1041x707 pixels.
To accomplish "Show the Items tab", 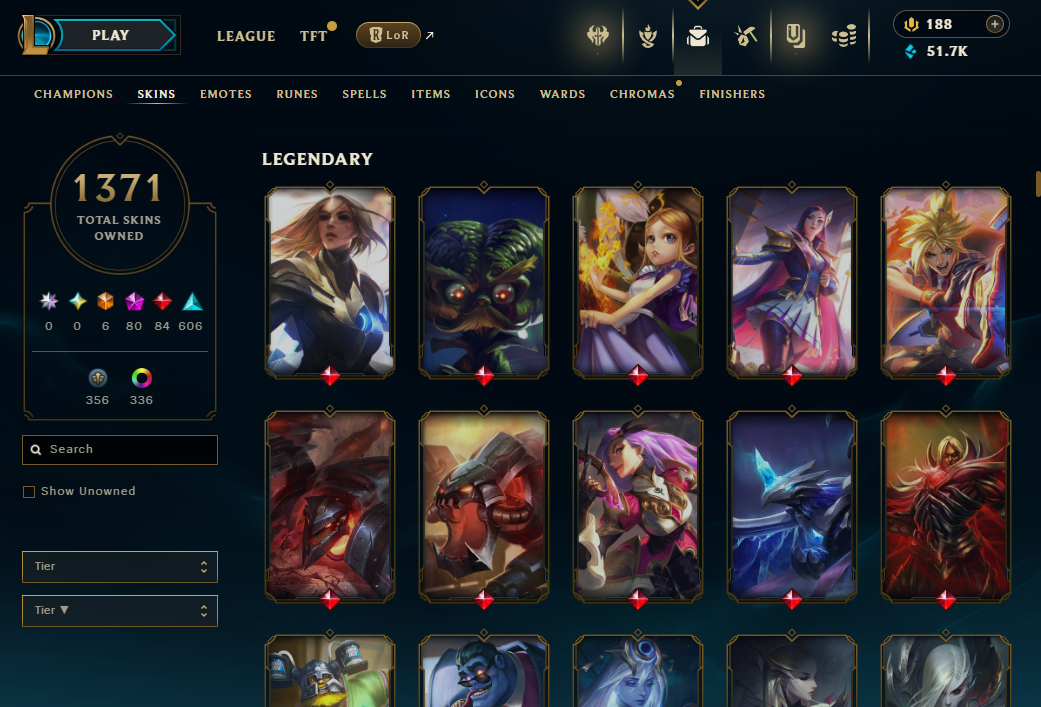I will point(430,94).
